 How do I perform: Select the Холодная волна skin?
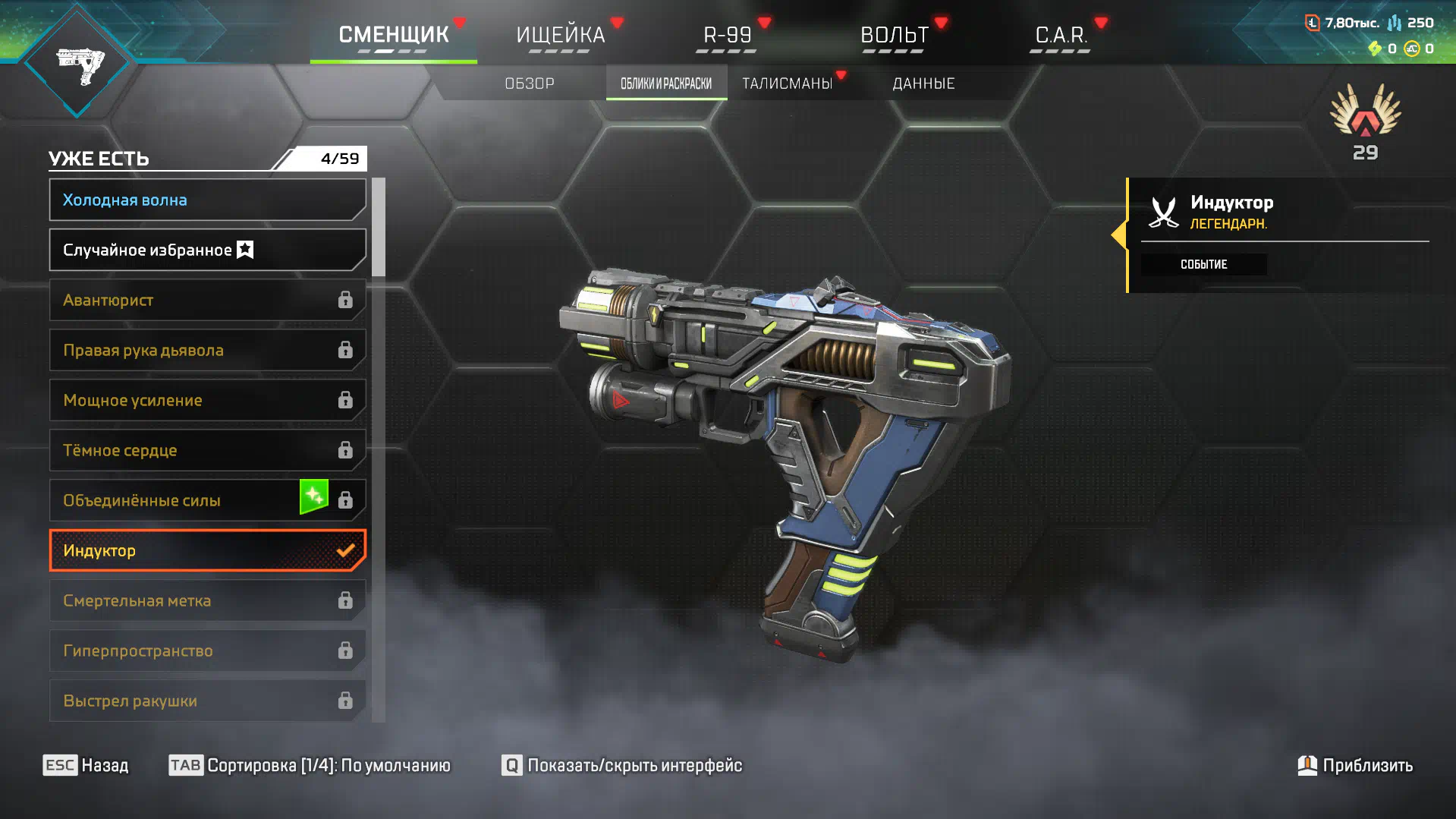pyautogui.click(x=206, y=200)
